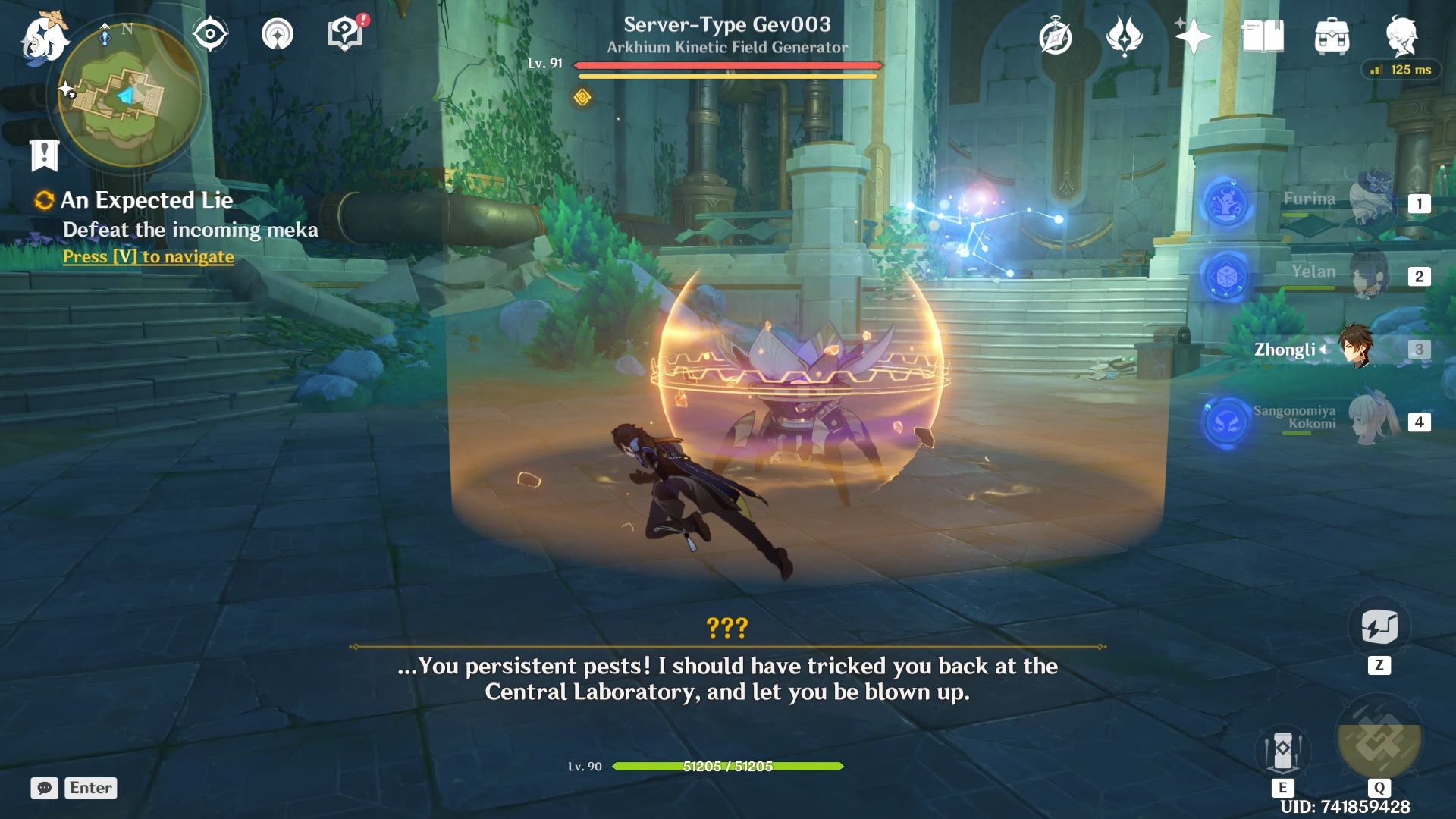Open the Paimon menu icon
Viewport: 1456px width, 819px height.
coord(43,38)
